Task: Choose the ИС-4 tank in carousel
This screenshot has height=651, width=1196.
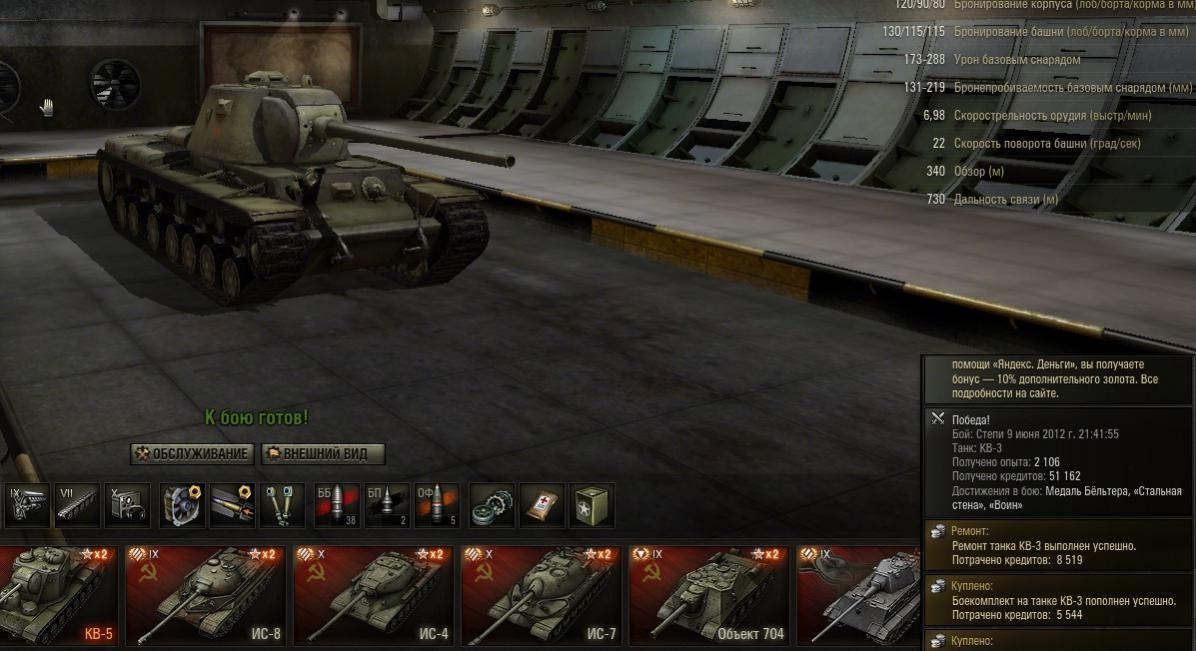Action: coord(373,596)
